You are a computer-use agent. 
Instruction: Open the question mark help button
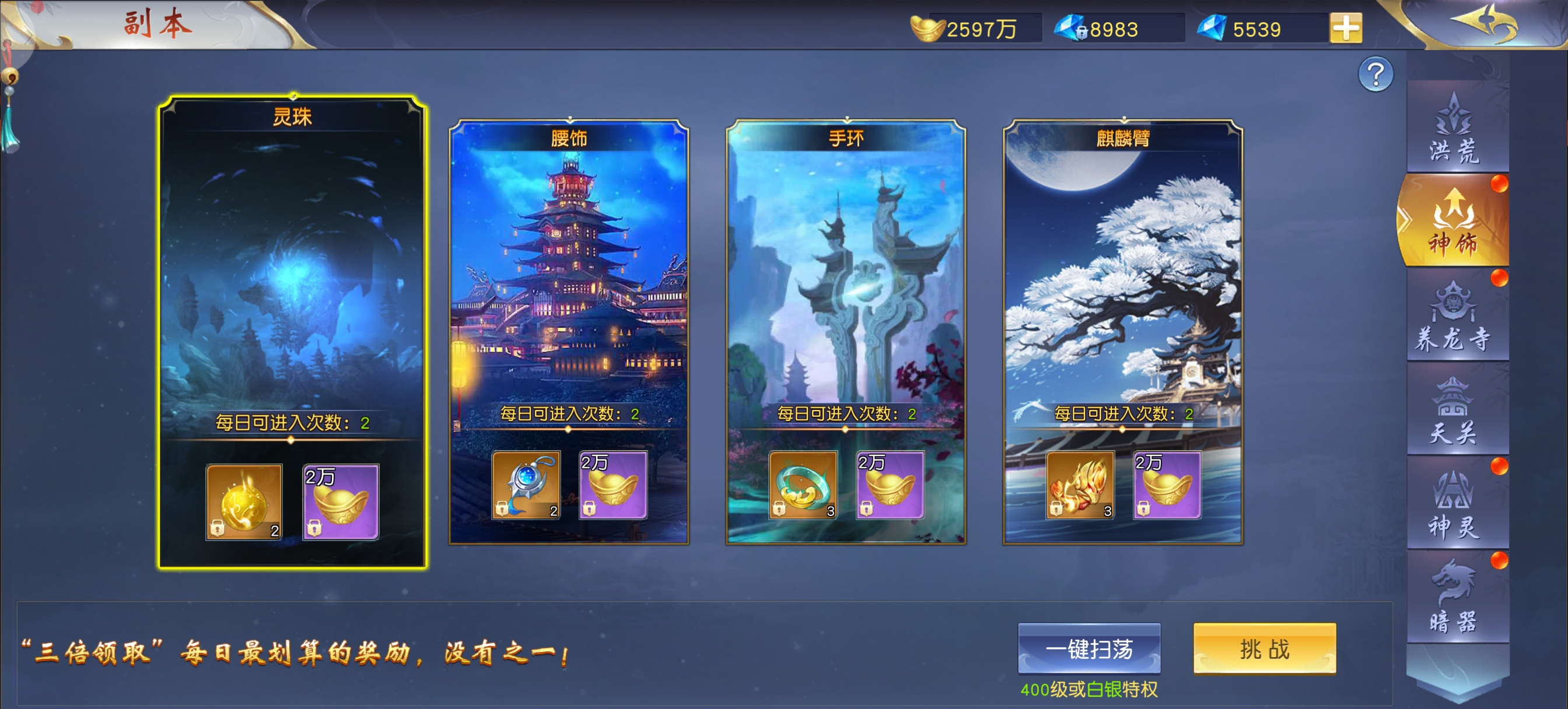click(1375, 75)
